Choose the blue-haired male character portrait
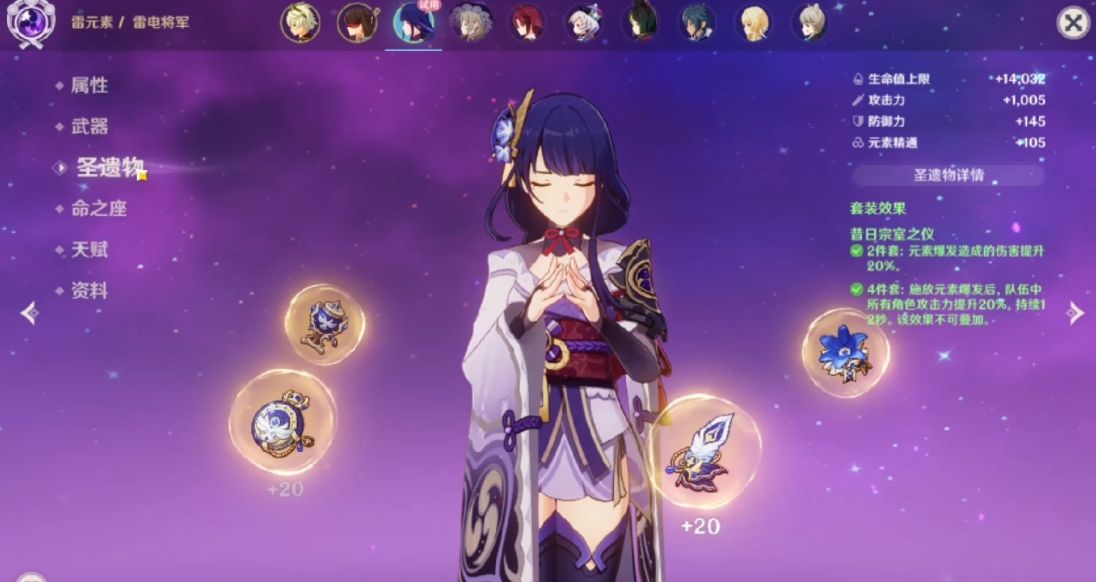1096x582 pixels. click(697, 23)
